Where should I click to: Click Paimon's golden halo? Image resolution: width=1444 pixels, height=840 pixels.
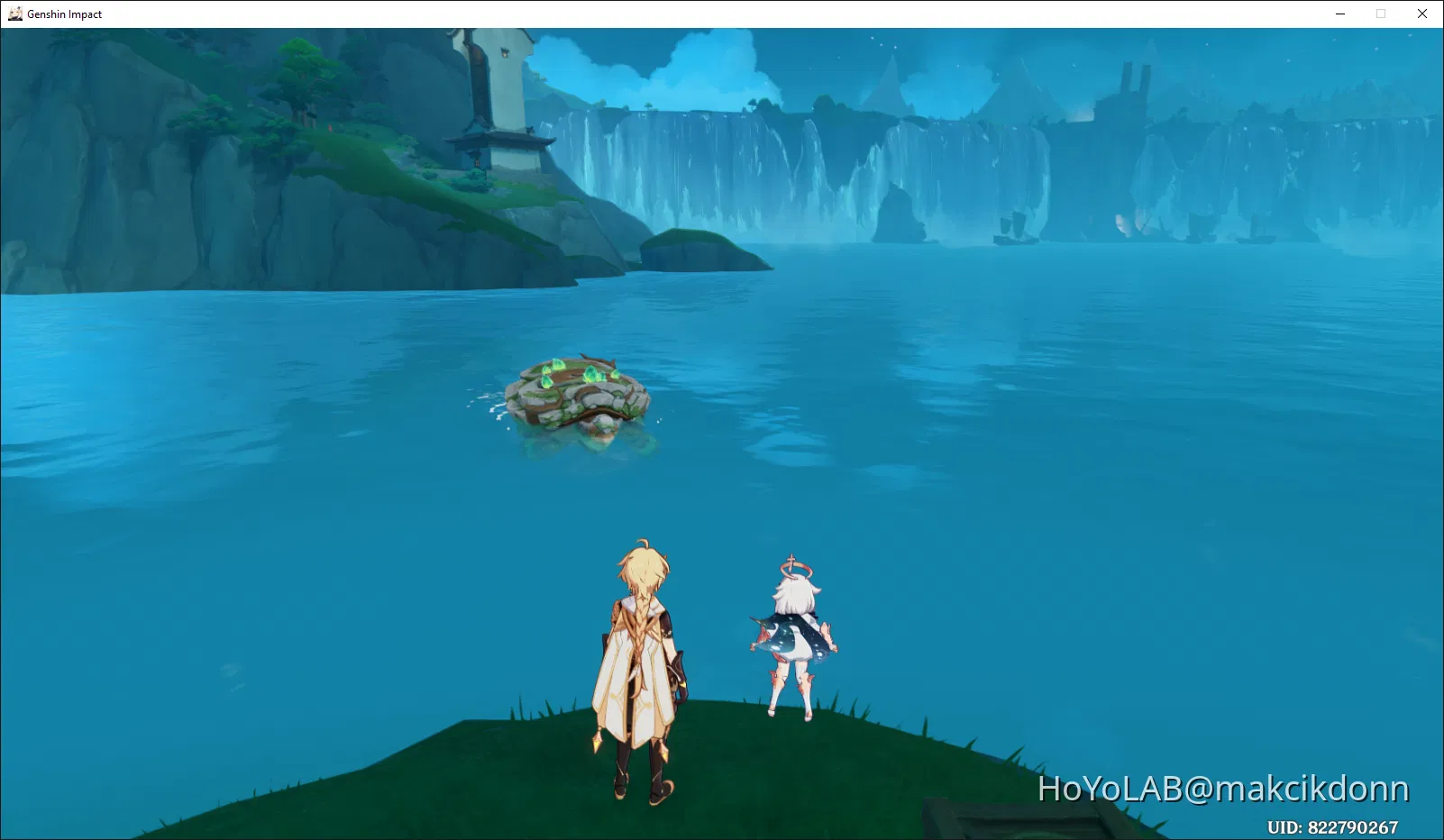tap(793, 566)
